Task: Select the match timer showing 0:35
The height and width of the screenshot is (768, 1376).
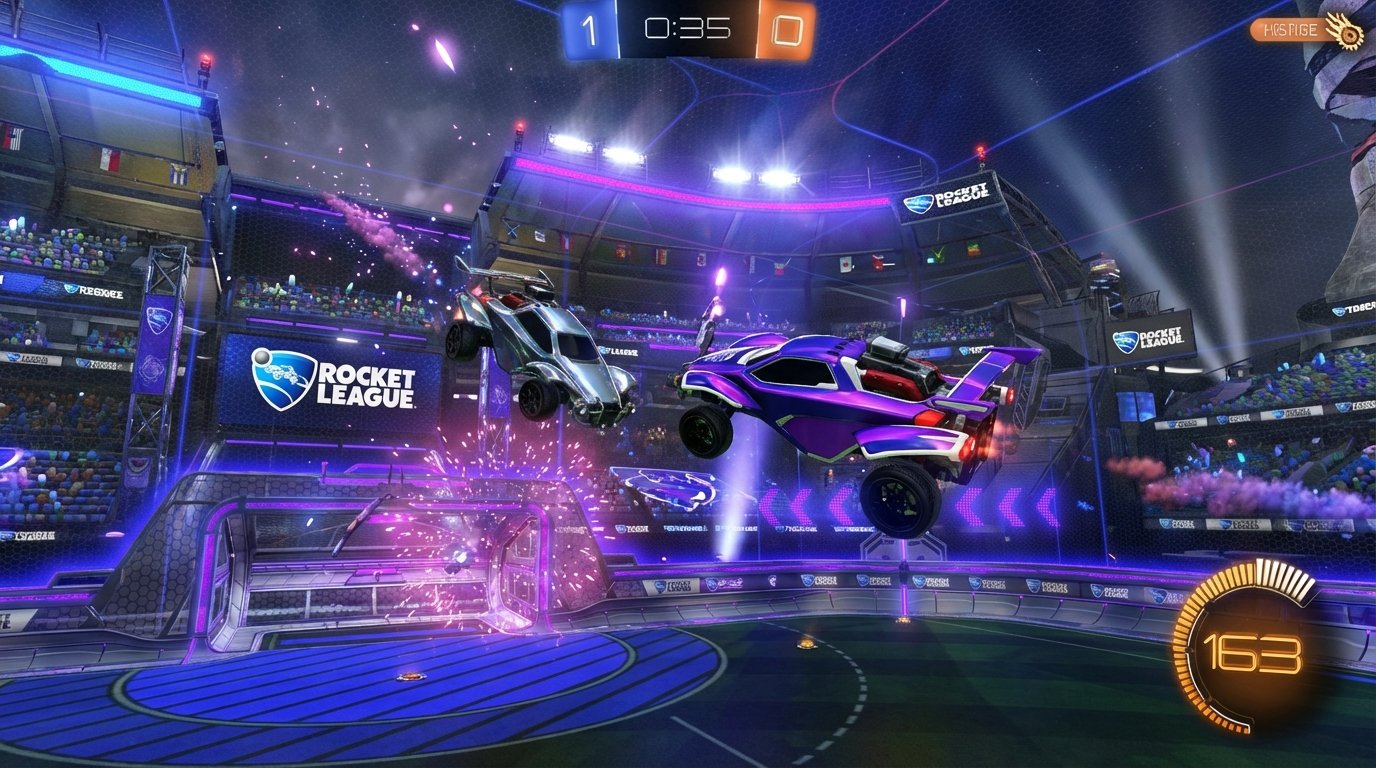Action: coord(686,30)
